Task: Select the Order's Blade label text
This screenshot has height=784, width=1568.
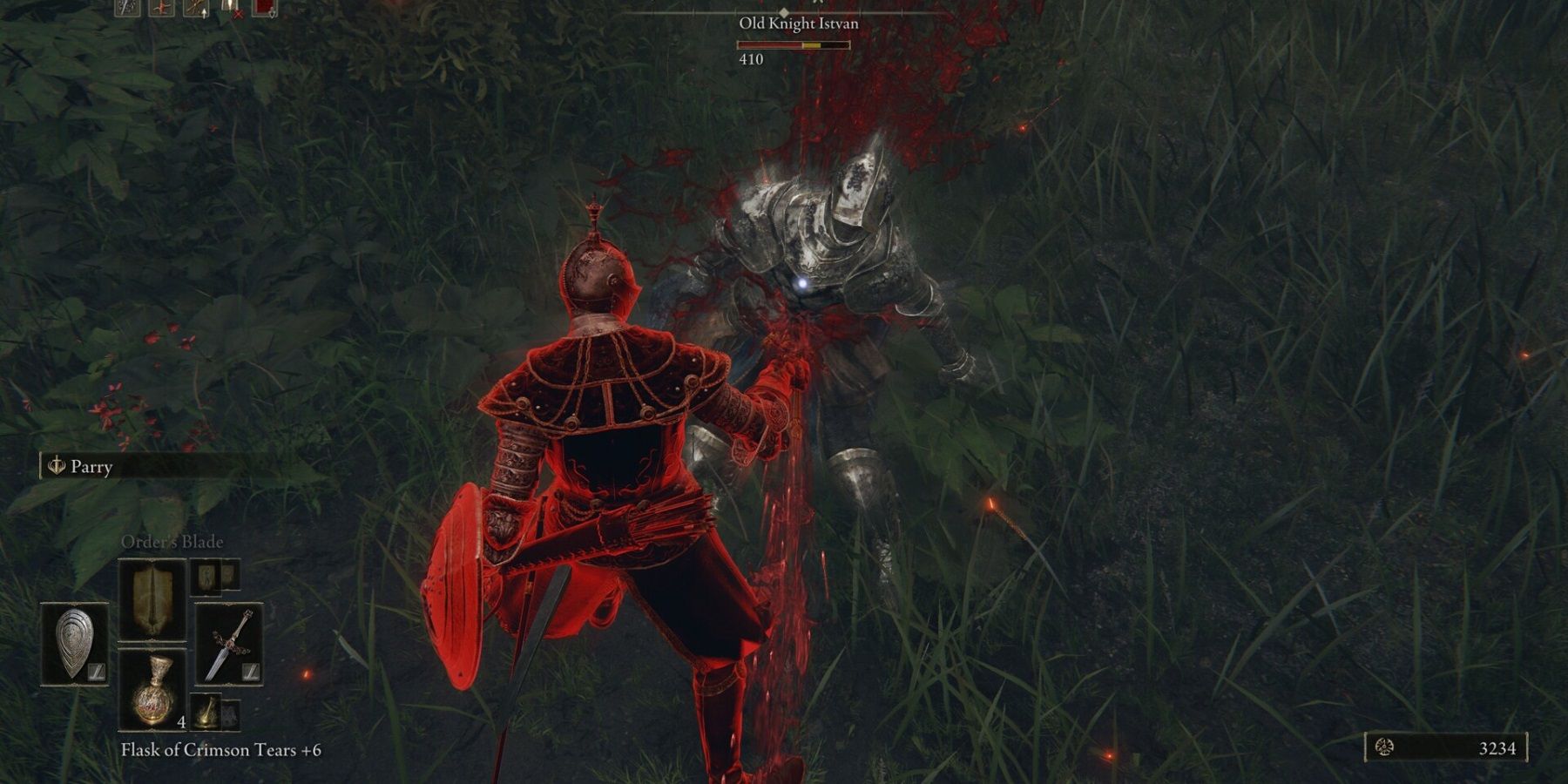Action: [173, 542]
